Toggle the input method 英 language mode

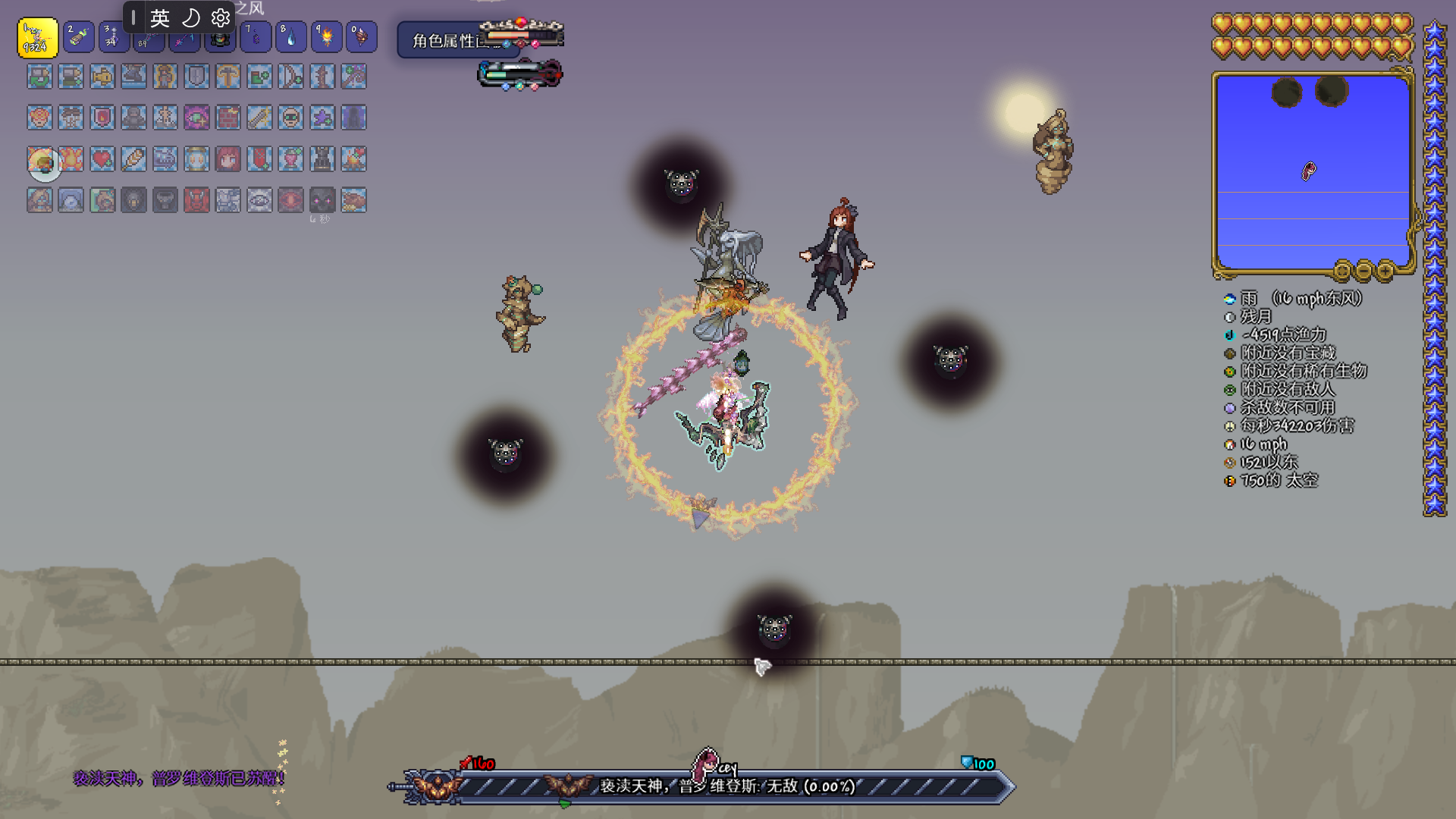tap(159, 17)
